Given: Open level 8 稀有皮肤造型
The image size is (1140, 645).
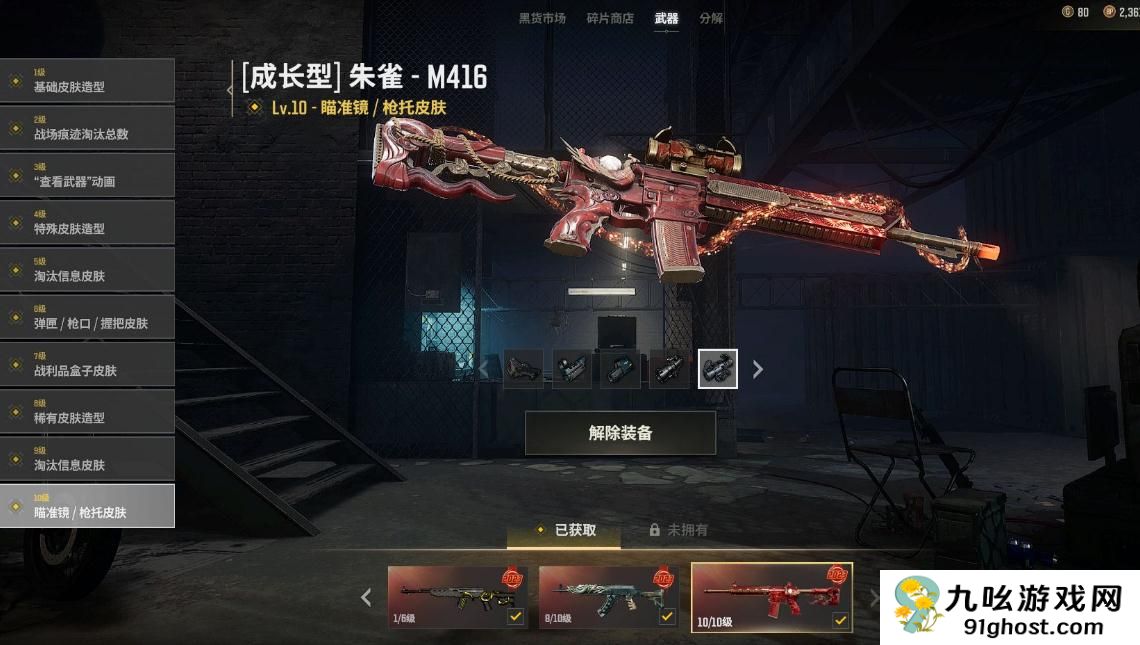Looking at the screenshot, I should tap(87, 411).
